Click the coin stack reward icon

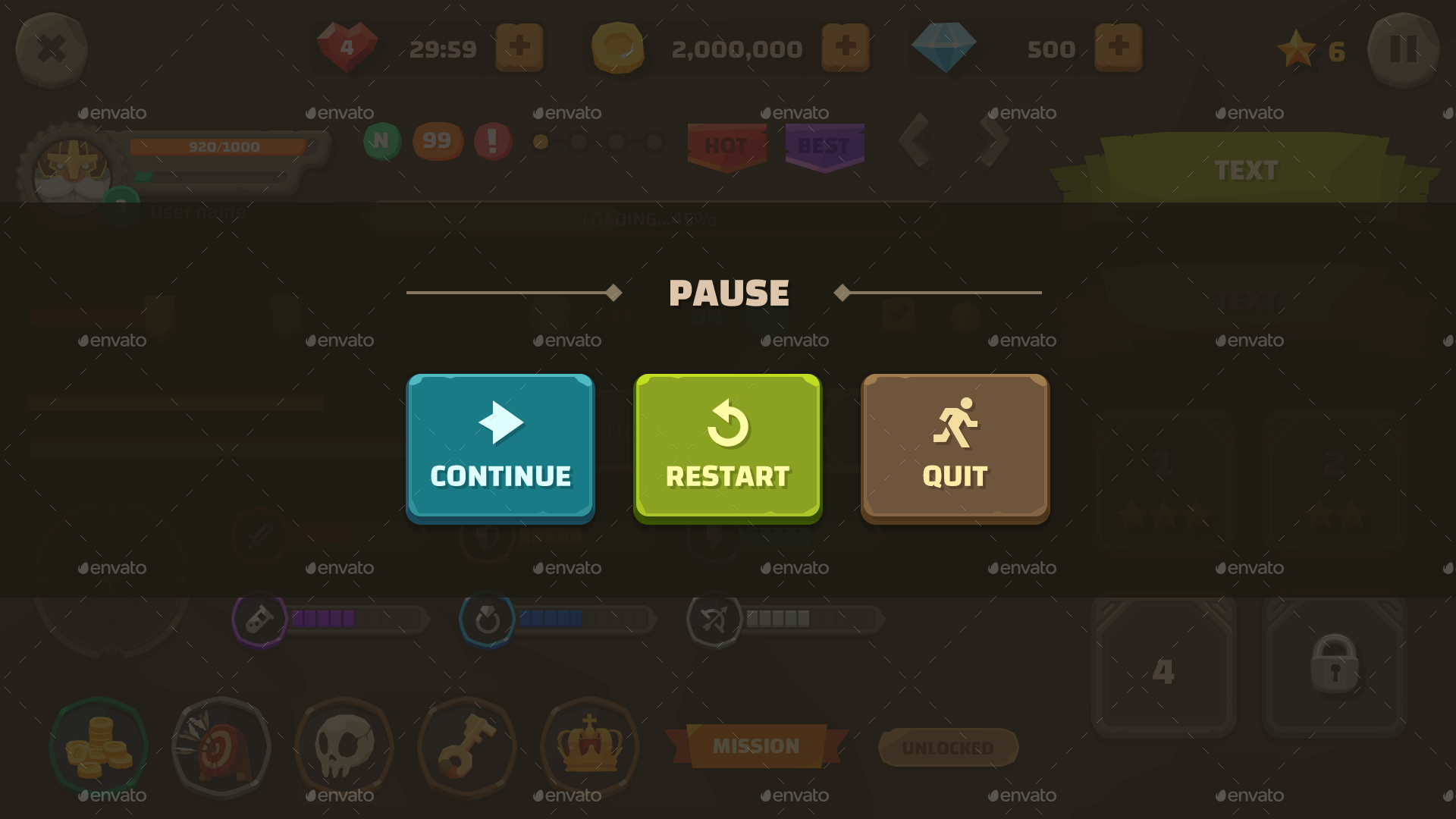[99, 747]
